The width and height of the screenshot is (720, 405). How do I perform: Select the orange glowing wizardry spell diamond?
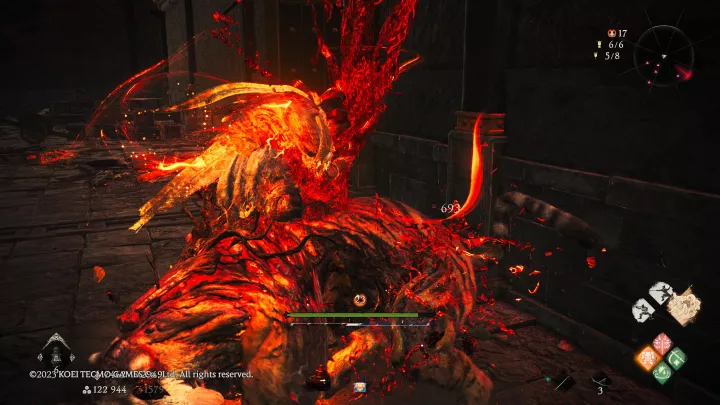pyautogui.click(x=647, y=357)
